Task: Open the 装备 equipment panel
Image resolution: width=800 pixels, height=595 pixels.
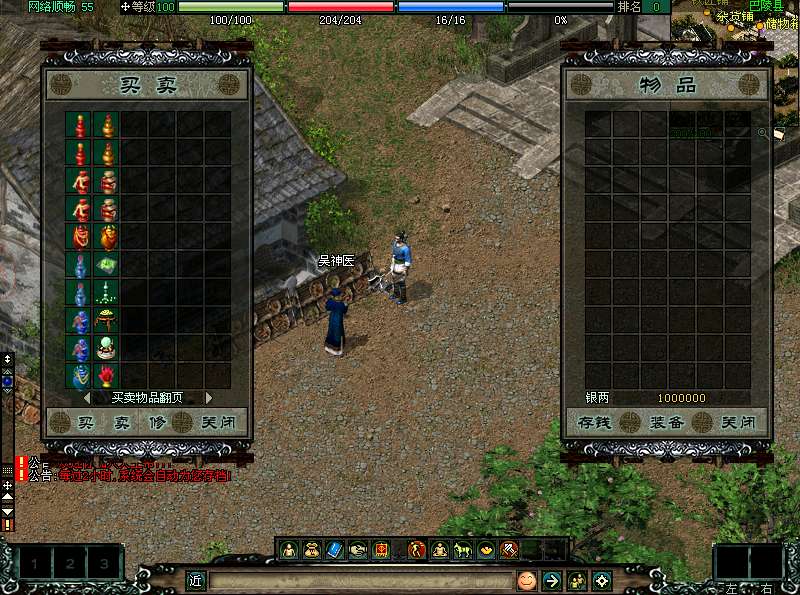Action: [x=667, y=423]
